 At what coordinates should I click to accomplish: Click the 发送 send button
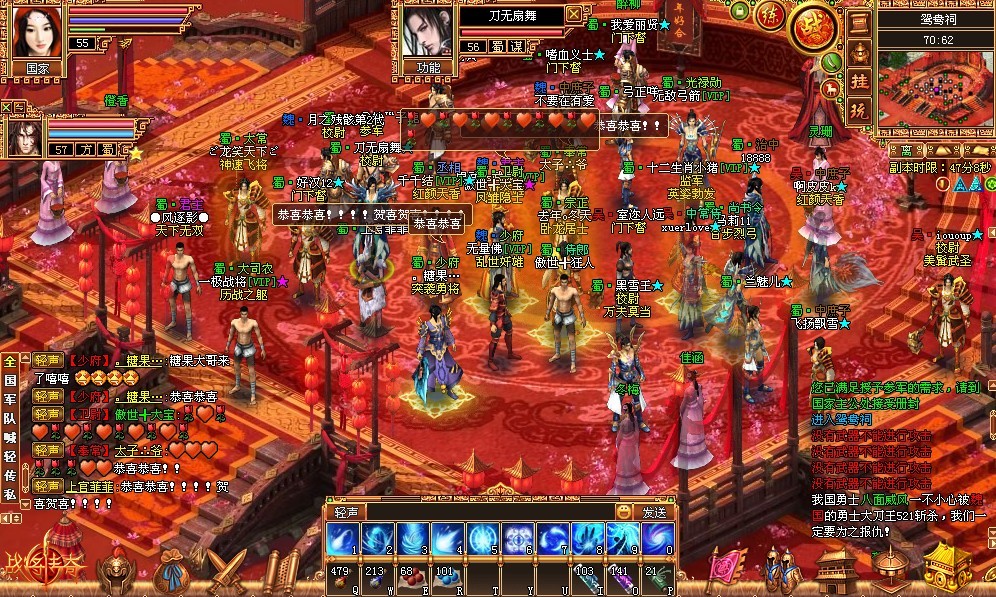(654, 511)
